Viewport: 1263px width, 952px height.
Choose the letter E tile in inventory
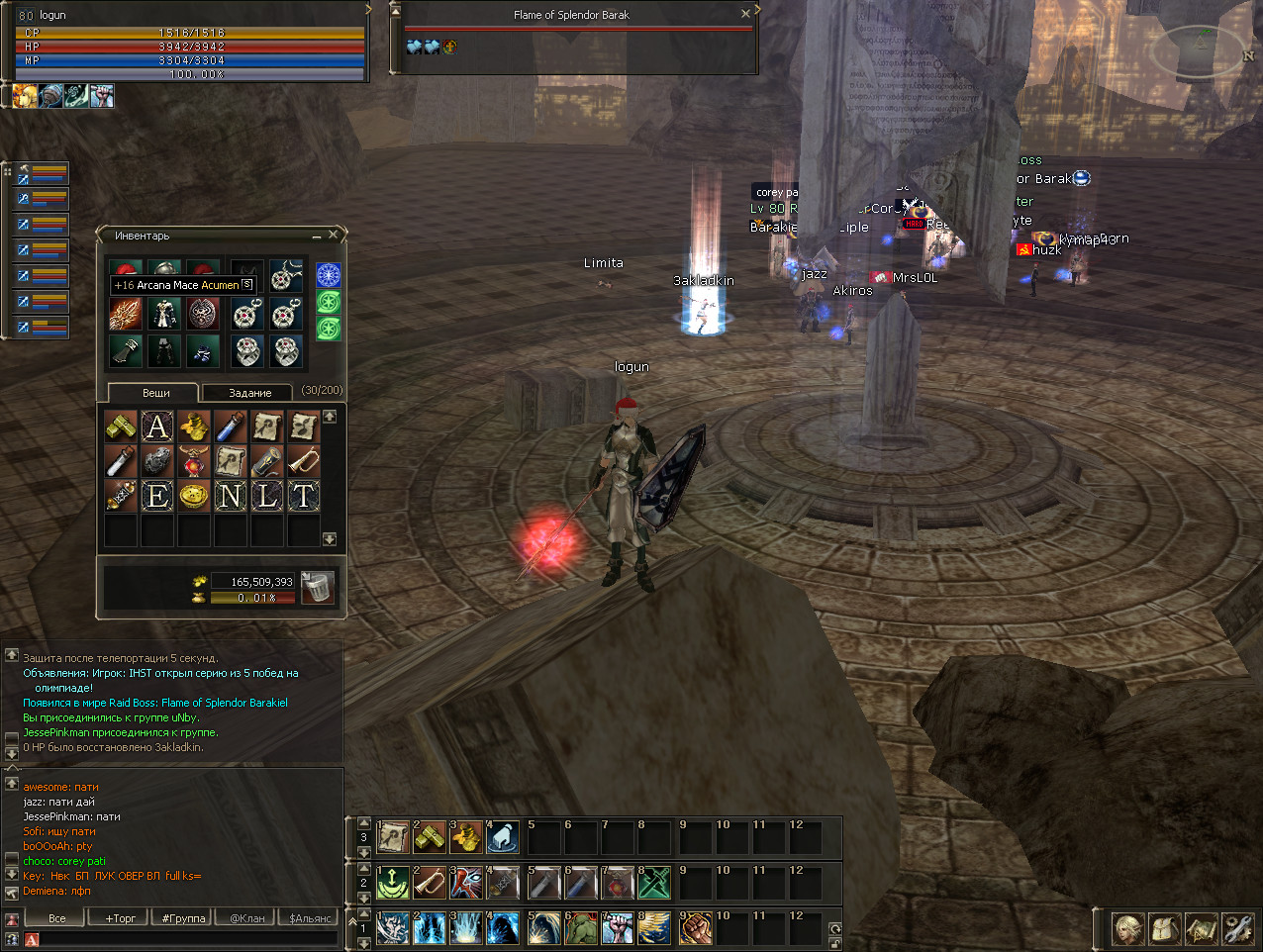(x=157, y=496)
